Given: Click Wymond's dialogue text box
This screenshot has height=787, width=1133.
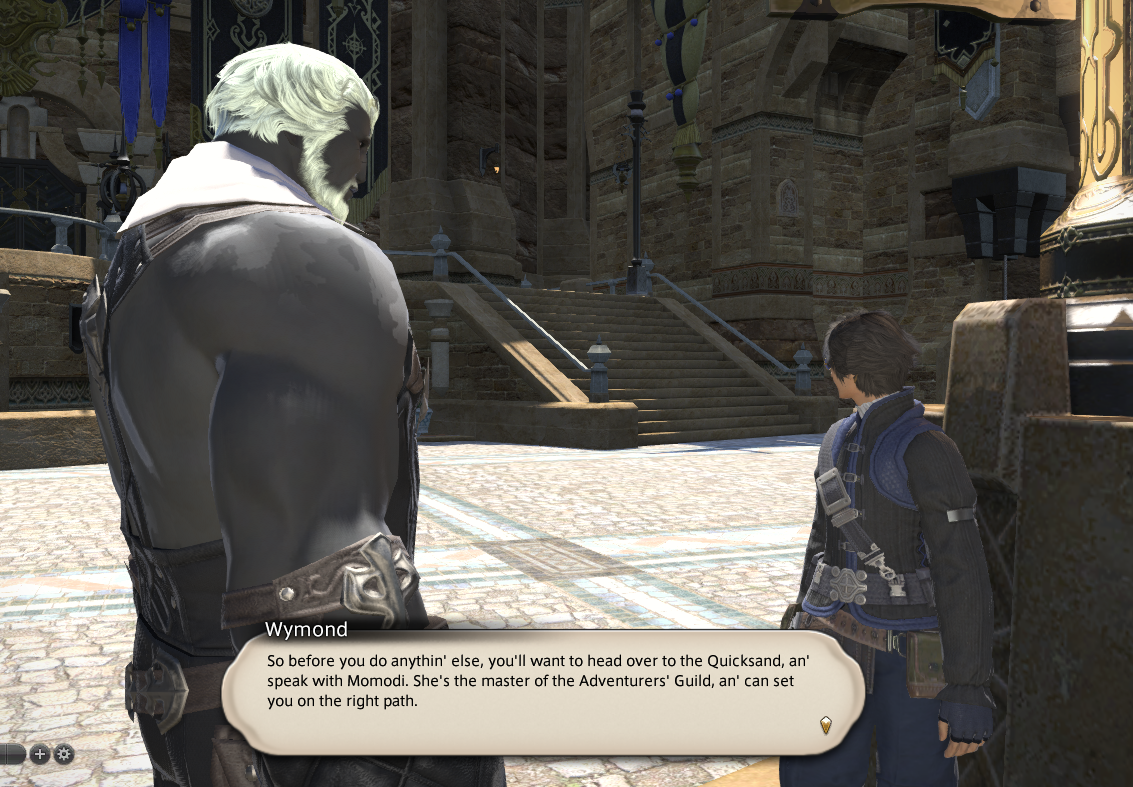Looking at the screenshot, I should tap(542, 690).
